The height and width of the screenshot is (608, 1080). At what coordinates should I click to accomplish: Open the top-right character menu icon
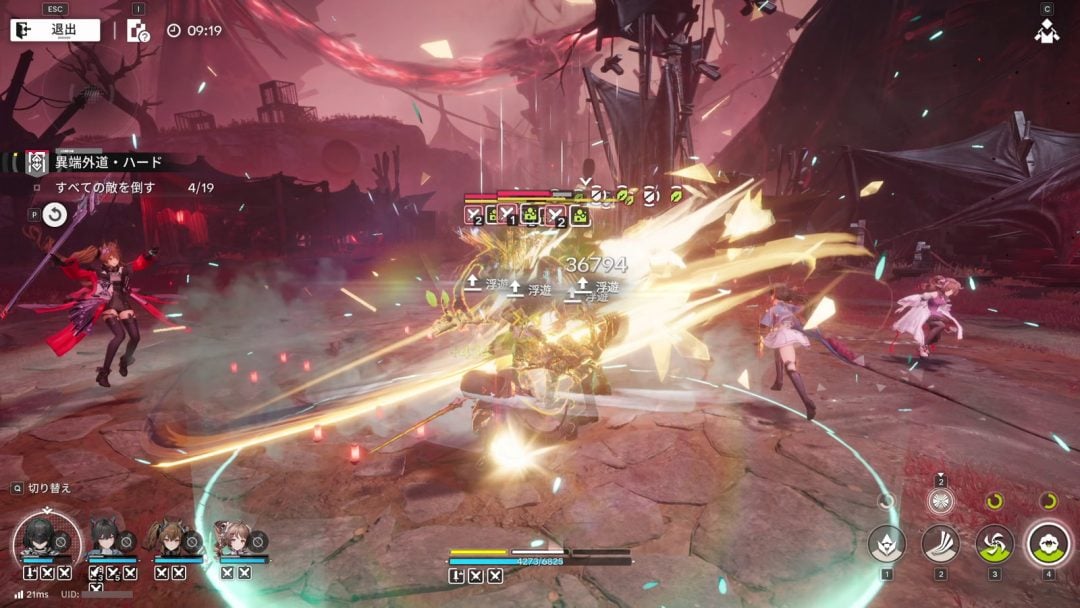(1047, 31)
